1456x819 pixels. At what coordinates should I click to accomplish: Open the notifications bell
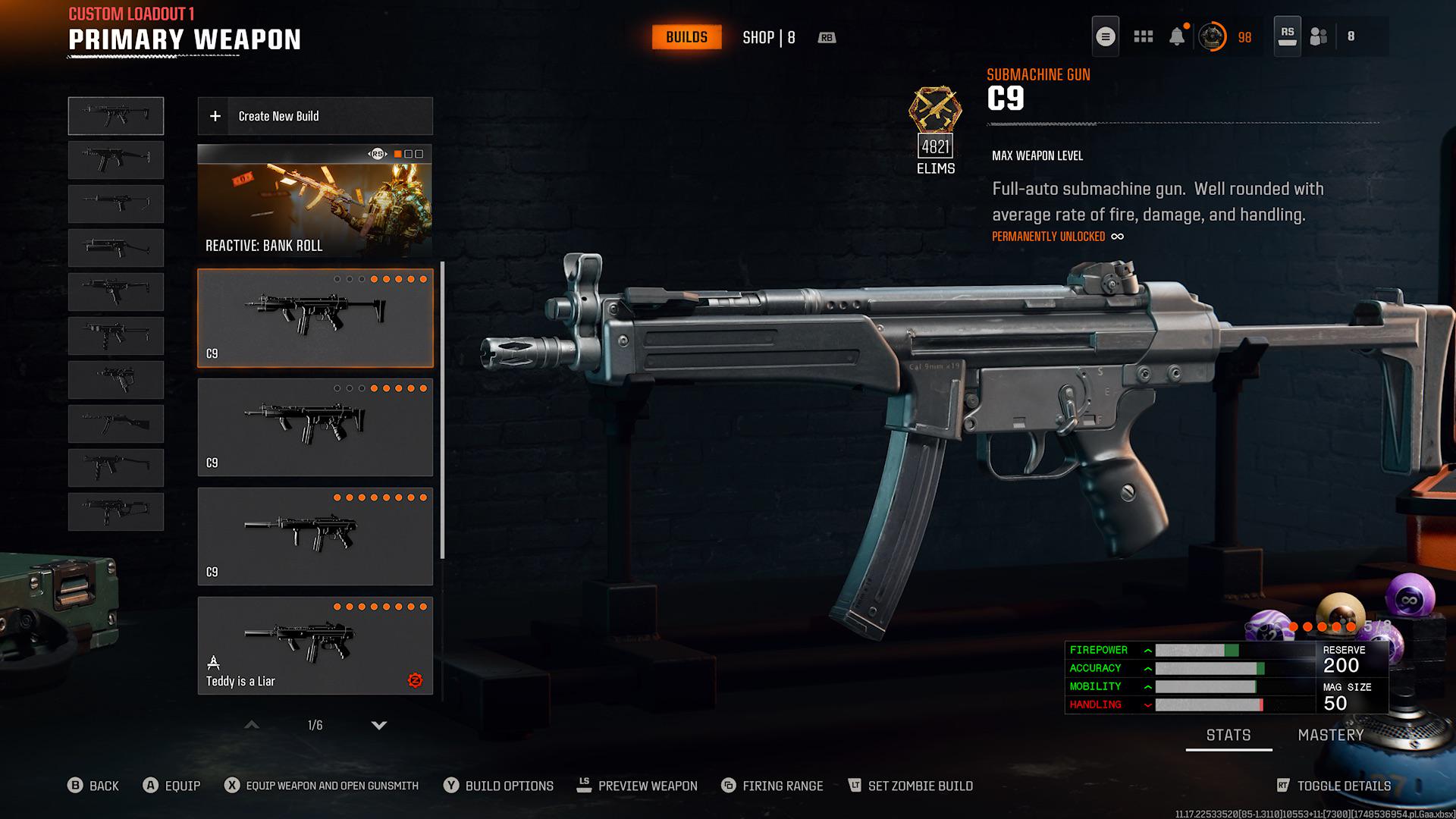1177,36
